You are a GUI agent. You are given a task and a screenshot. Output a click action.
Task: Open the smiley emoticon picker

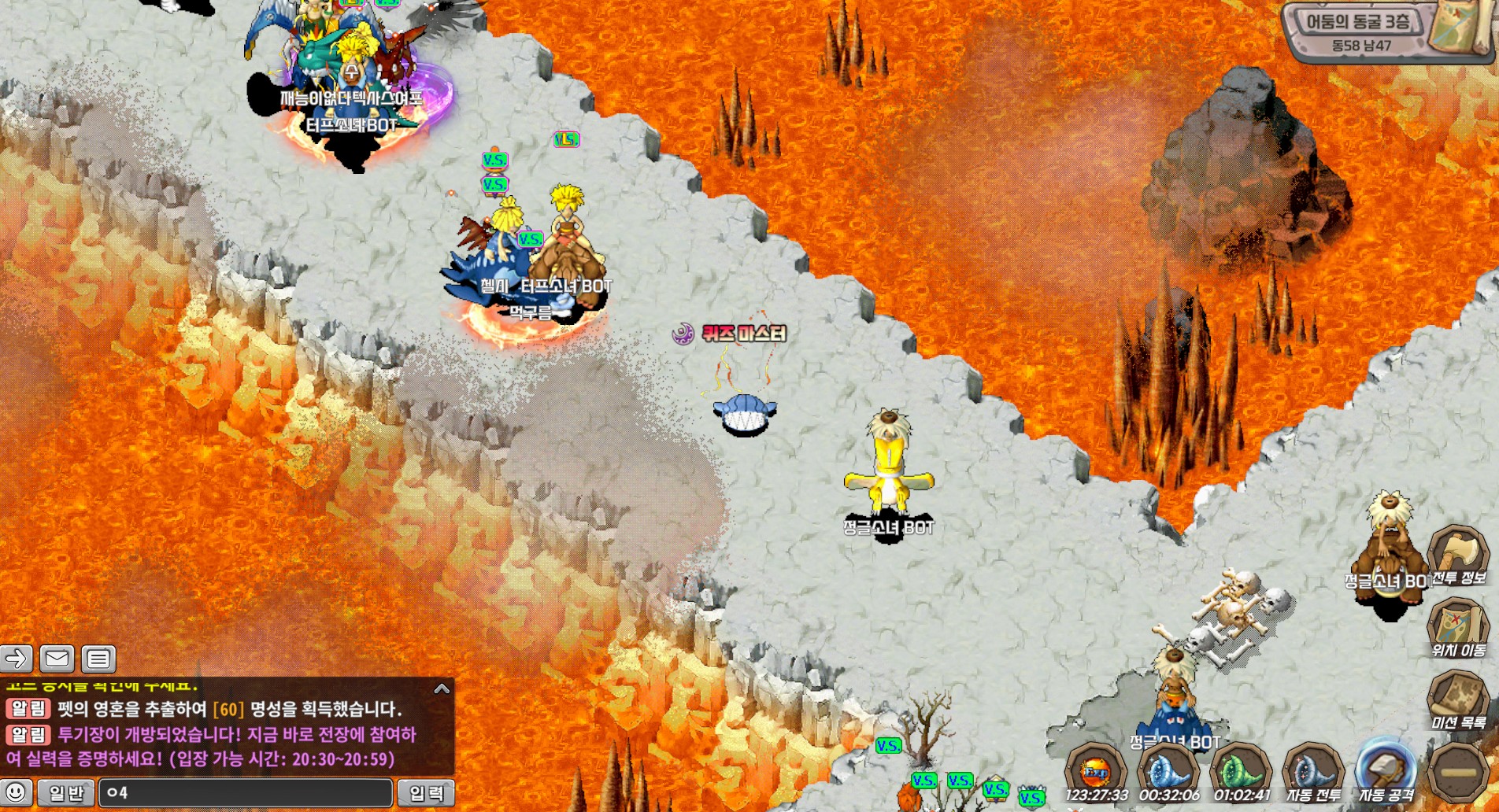point(17,792)
